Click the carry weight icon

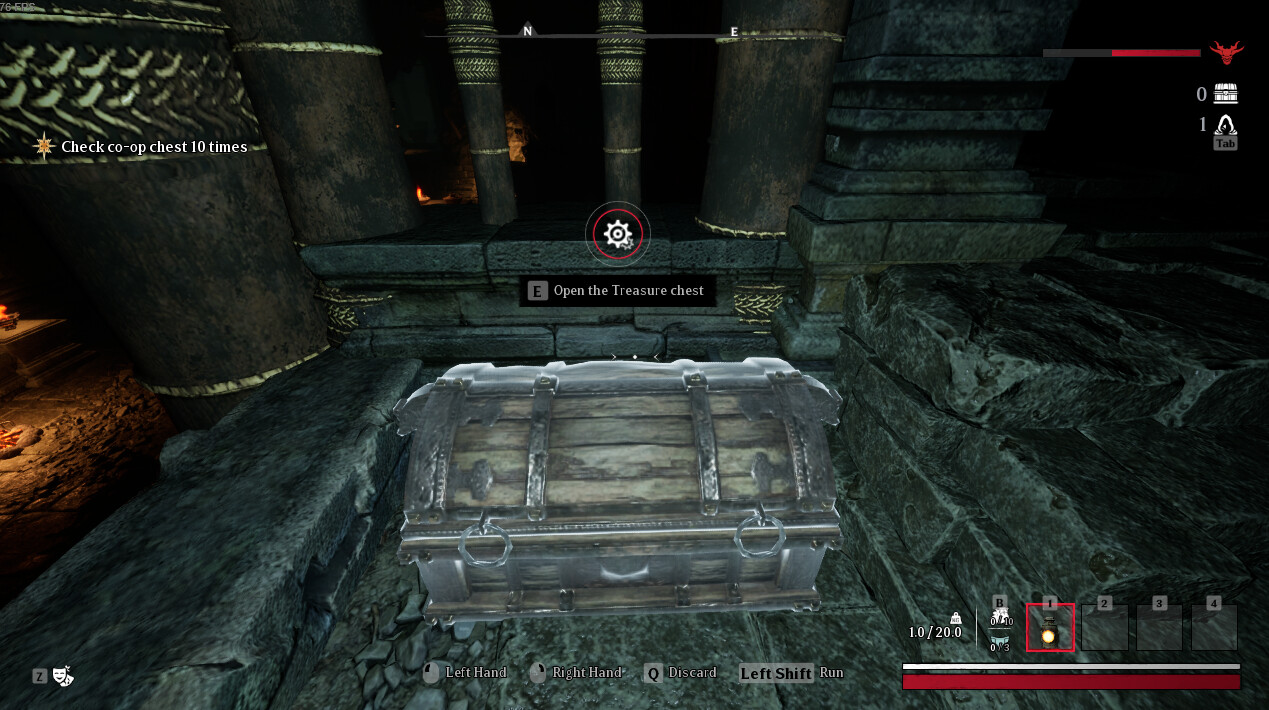[x=955, y=618]
